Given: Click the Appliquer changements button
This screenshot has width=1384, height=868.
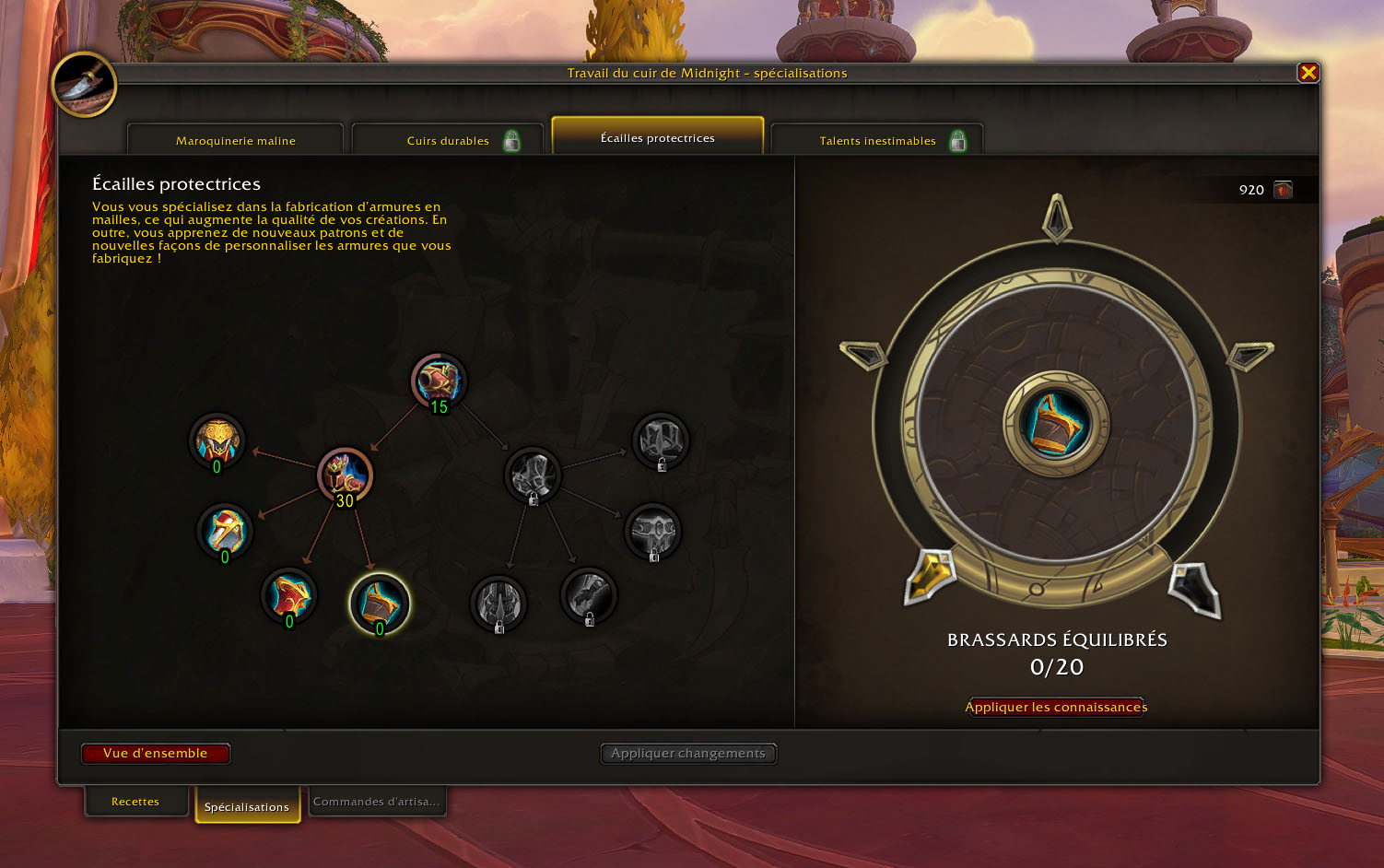Looking at the screenshot, I should point(687,753).
